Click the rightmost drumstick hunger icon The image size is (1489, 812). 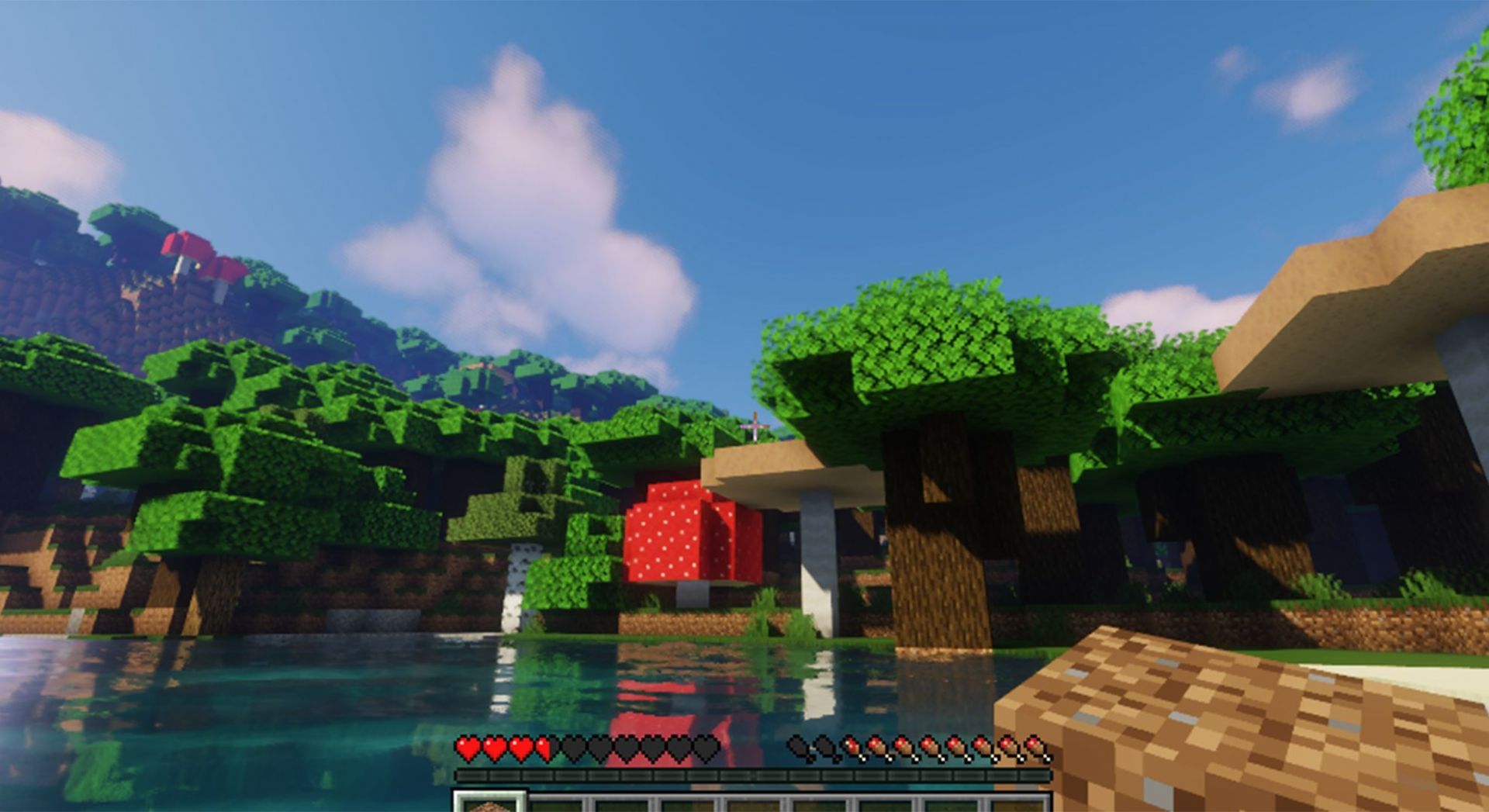1035,747
